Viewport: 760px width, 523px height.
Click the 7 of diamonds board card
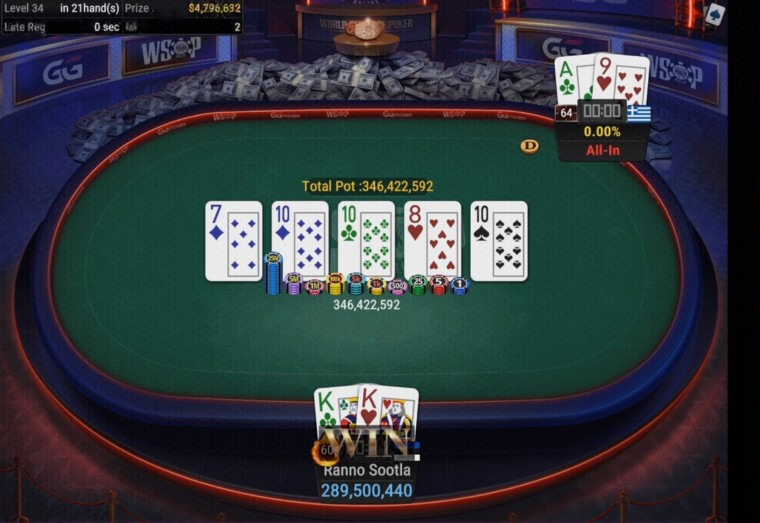click(233, 241)
